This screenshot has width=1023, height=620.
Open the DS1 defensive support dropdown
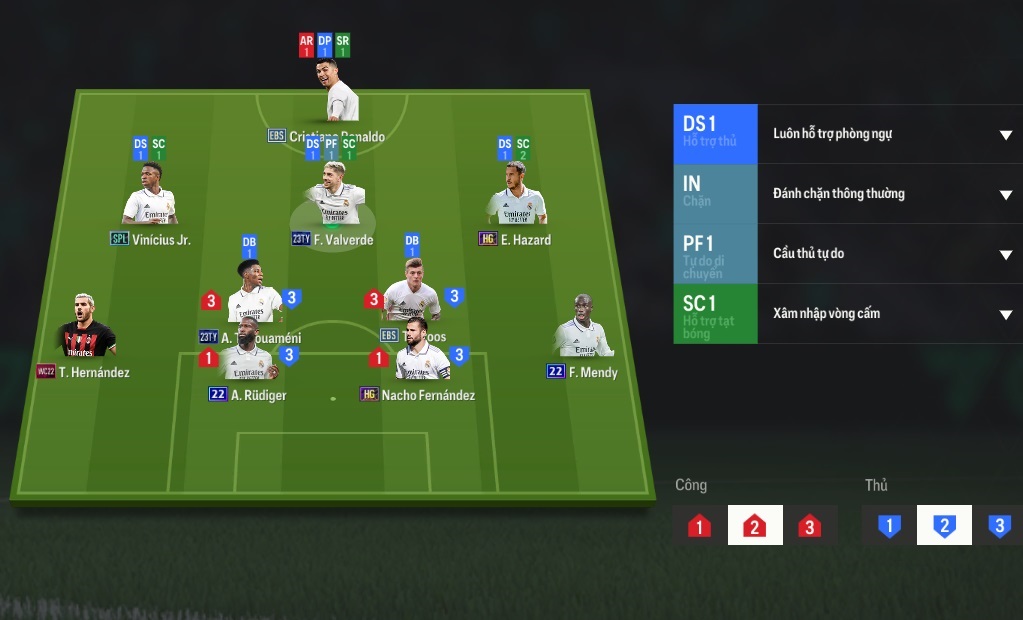click(1005, 135)
